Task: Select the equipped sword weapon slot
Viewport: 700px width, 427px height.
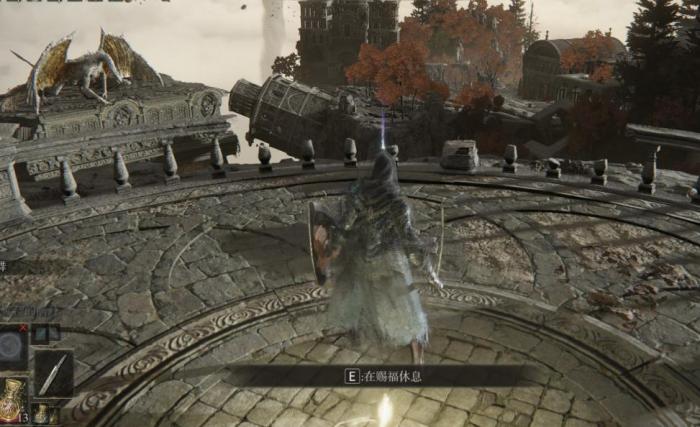Action: point(52,373)
